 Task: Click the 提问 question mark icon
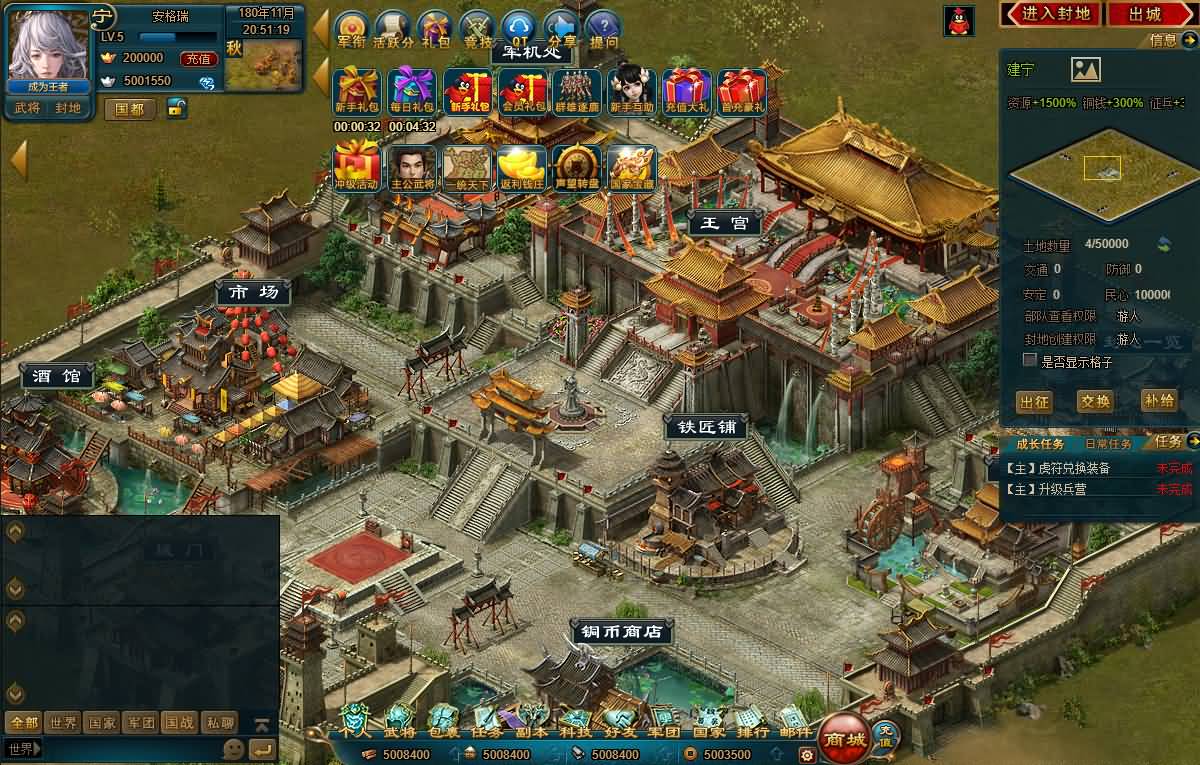coord(603,30)
